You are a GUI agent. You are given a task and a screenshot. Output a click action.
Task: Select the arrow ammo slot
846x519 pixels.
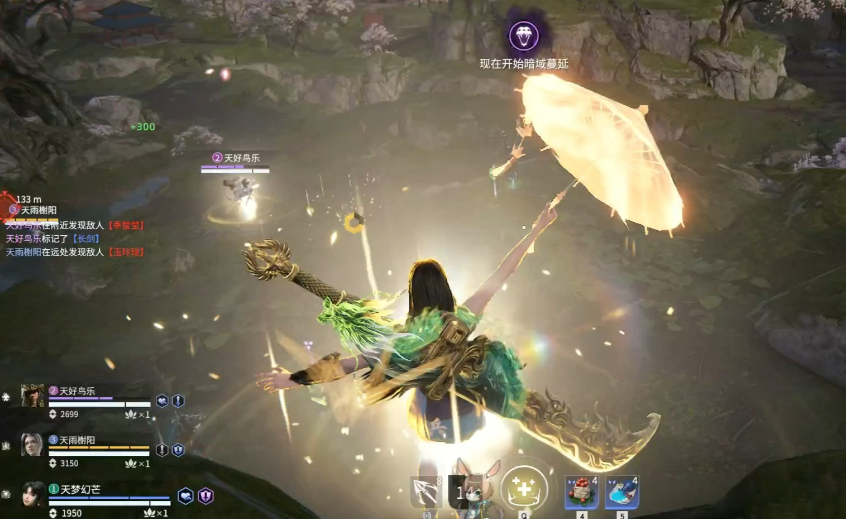point(425,491)
